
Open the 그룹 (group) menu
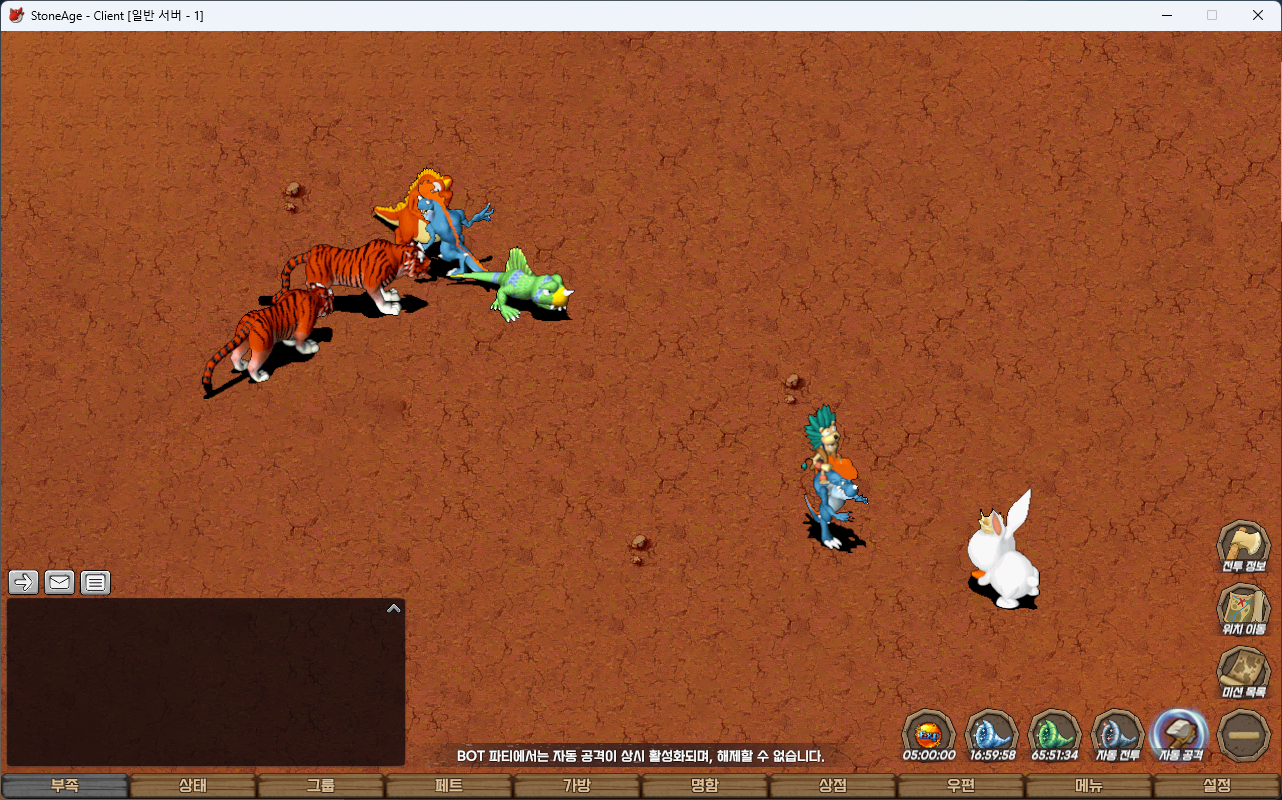coord(321,786)
